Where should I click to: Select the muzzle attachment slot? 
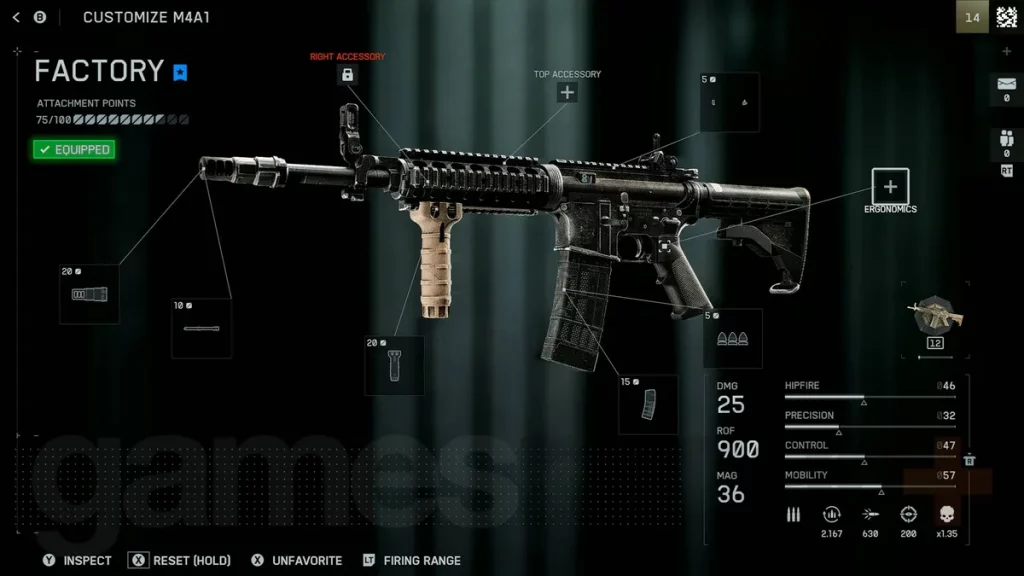click(x=89, y=294)
